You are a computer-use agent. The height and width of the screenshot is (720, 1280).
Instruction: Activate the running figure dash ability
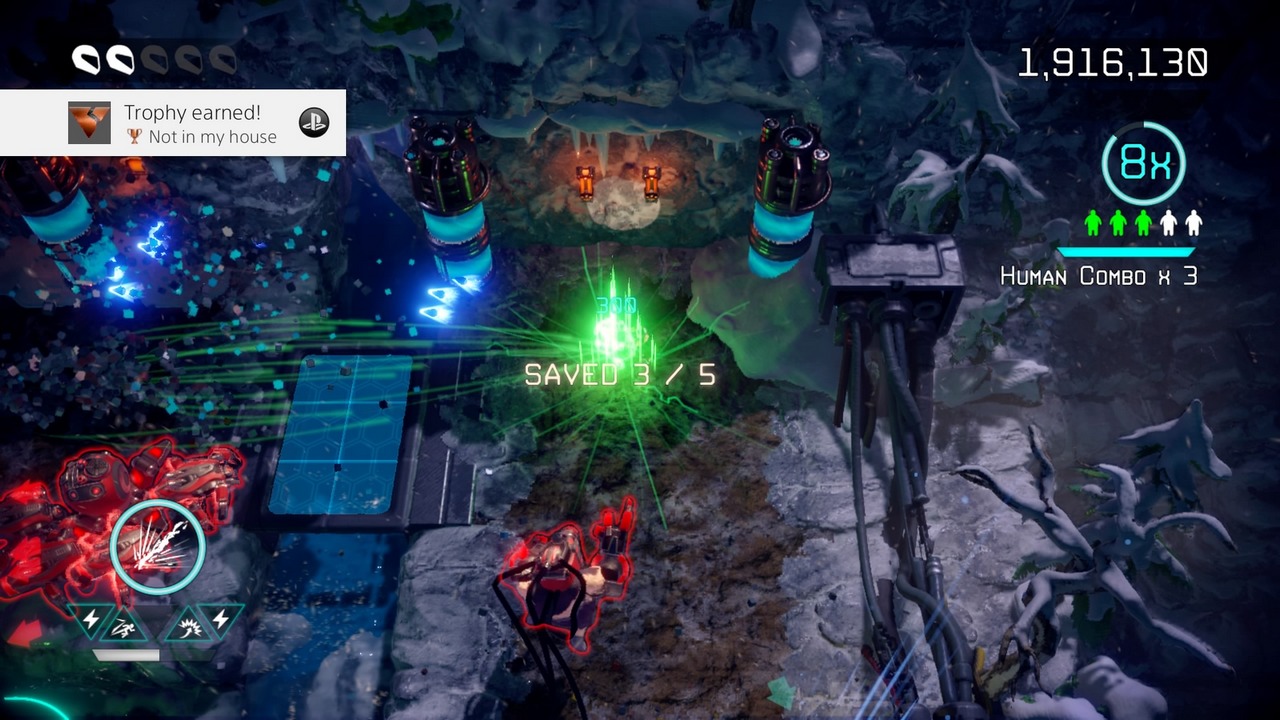pyautogui.click(x=125, y=626)
